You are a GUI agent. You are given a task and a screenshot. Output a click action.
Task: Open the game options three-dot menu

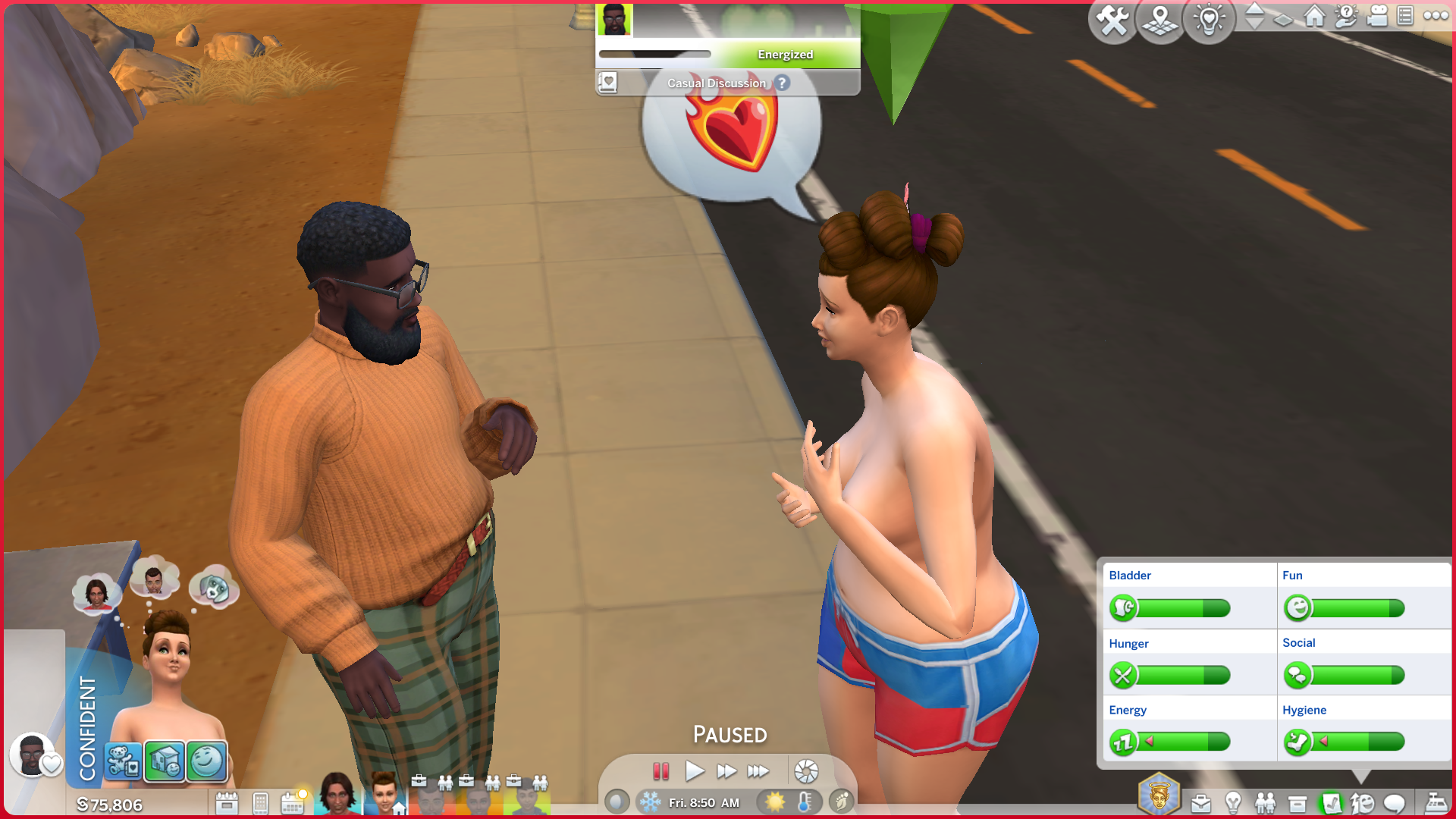click(x=1436, y=16)
